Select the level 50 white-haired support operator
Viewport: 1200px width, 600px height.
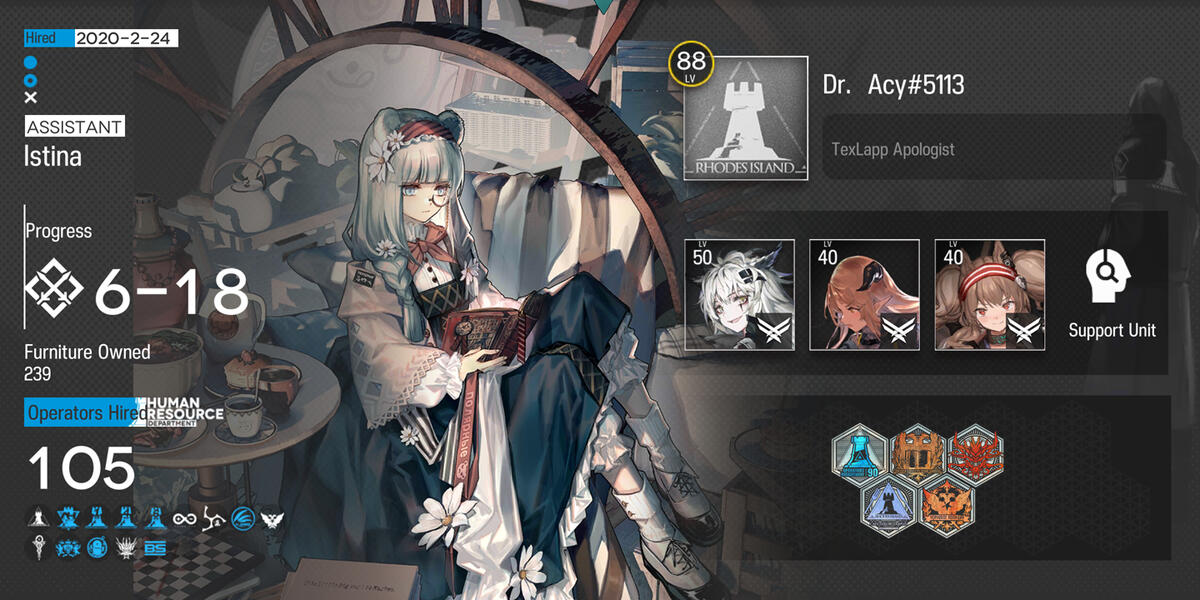coord(739,295)
